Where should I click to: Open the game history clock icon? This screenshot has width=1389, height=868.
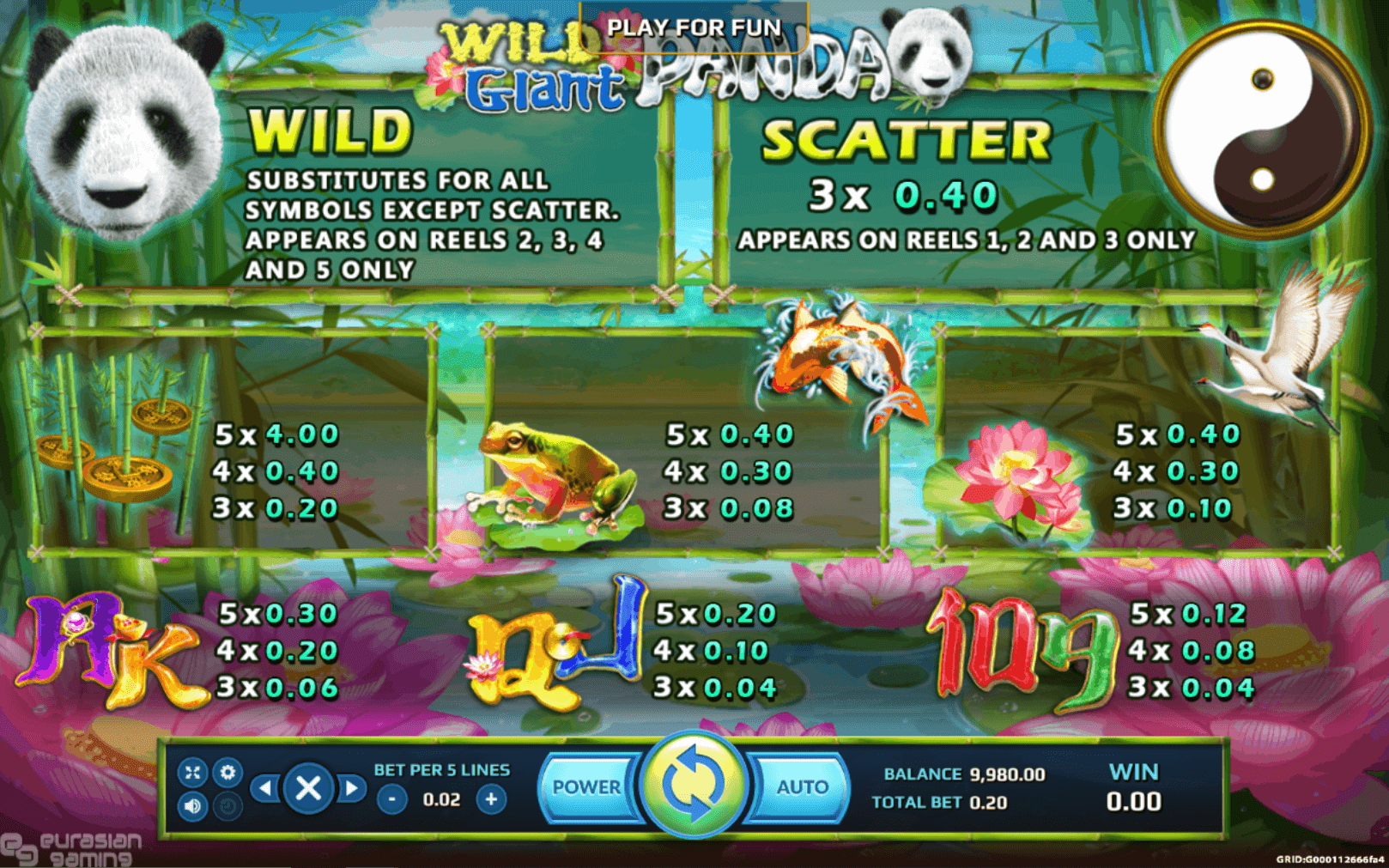pyautogui.click(x=228, y=805)
